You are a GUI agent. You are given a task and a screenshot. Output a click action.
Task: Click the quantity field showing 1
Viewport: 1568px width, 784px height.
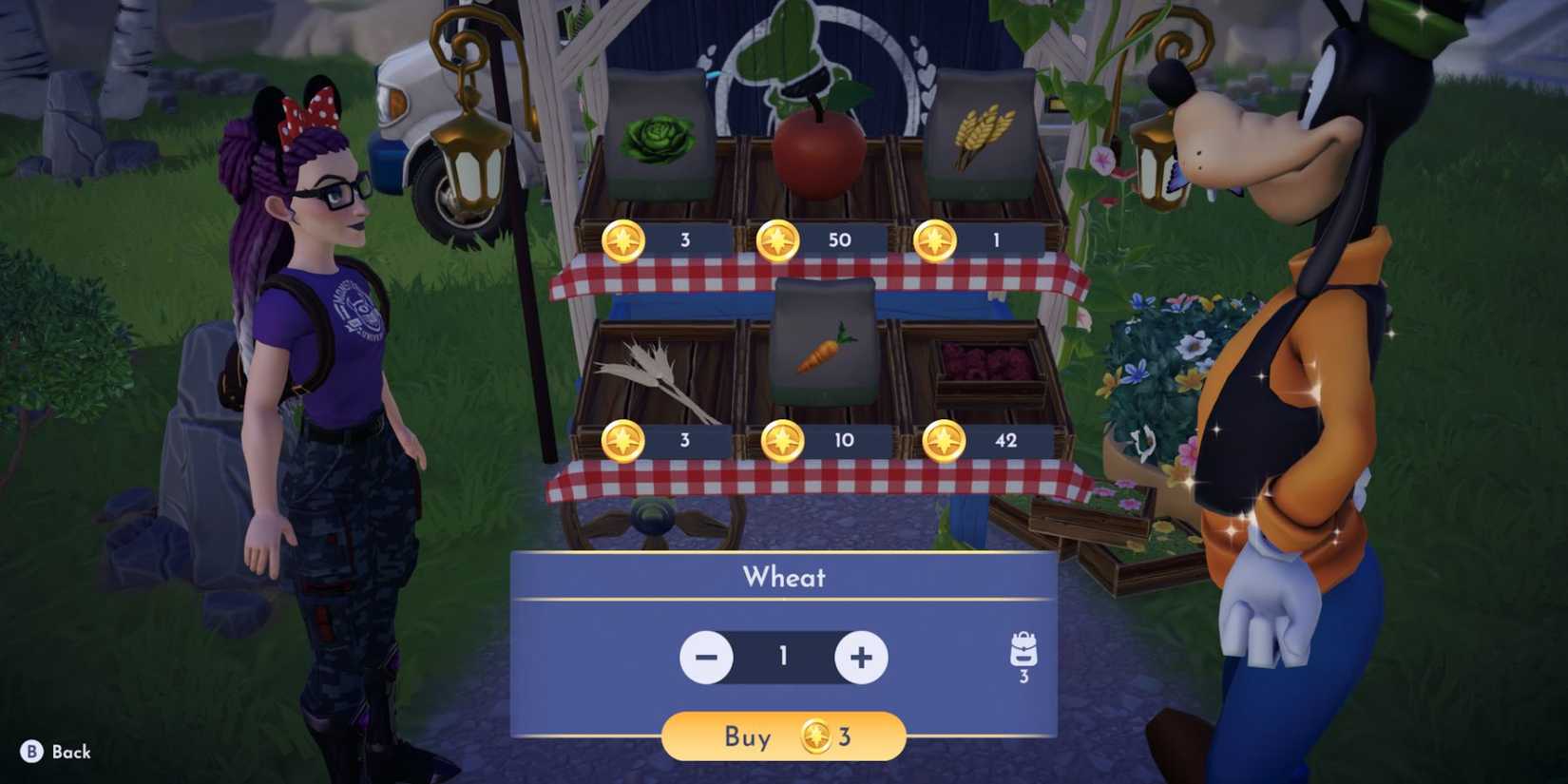coord(782,657)
